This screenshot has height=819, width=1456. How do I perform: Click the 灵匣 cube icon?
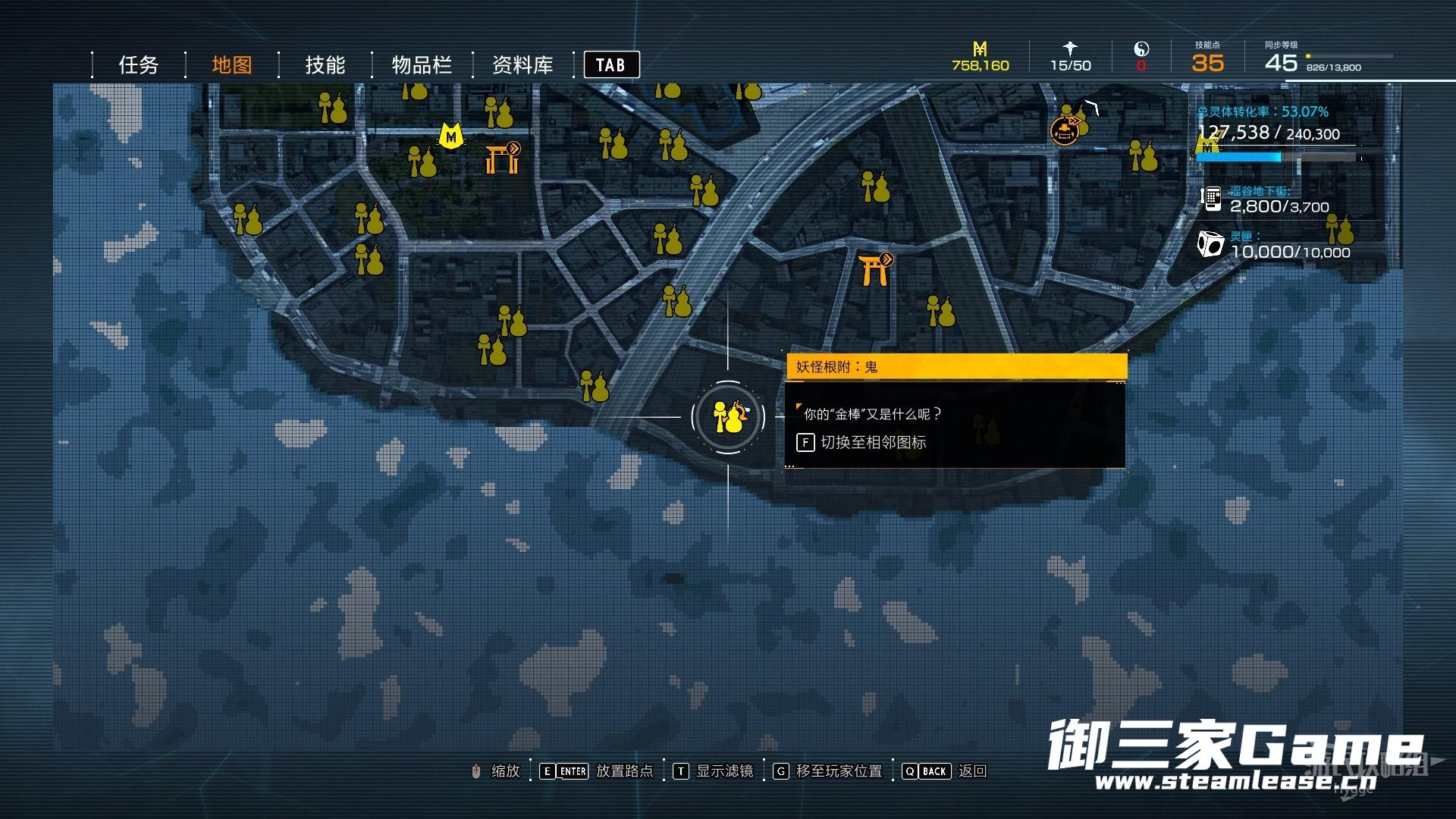(x=1210, y=244)
